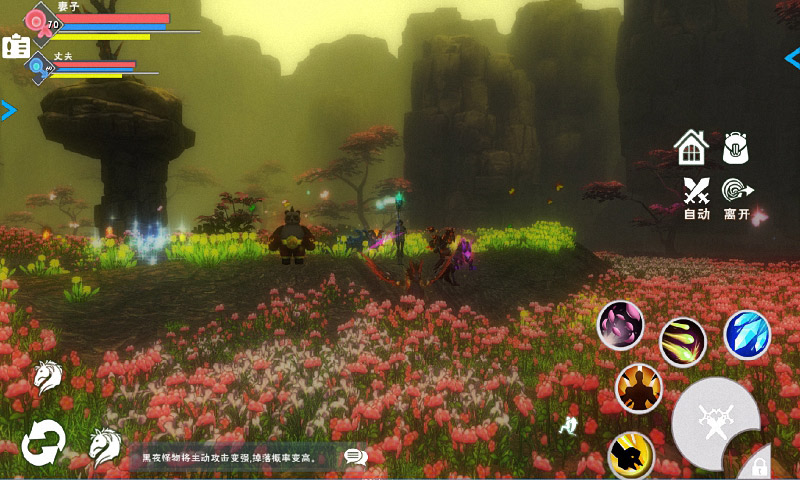Open the ID card profile icon
The image size is (800, 480).
coord(15,46)
